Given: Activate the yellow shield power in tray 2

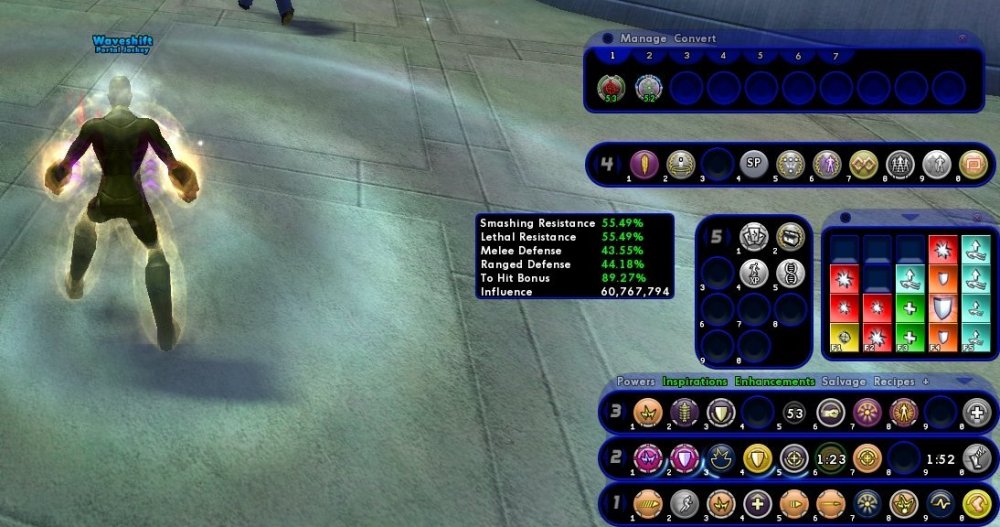Looking at the screenshot, I should pos(757,457).
